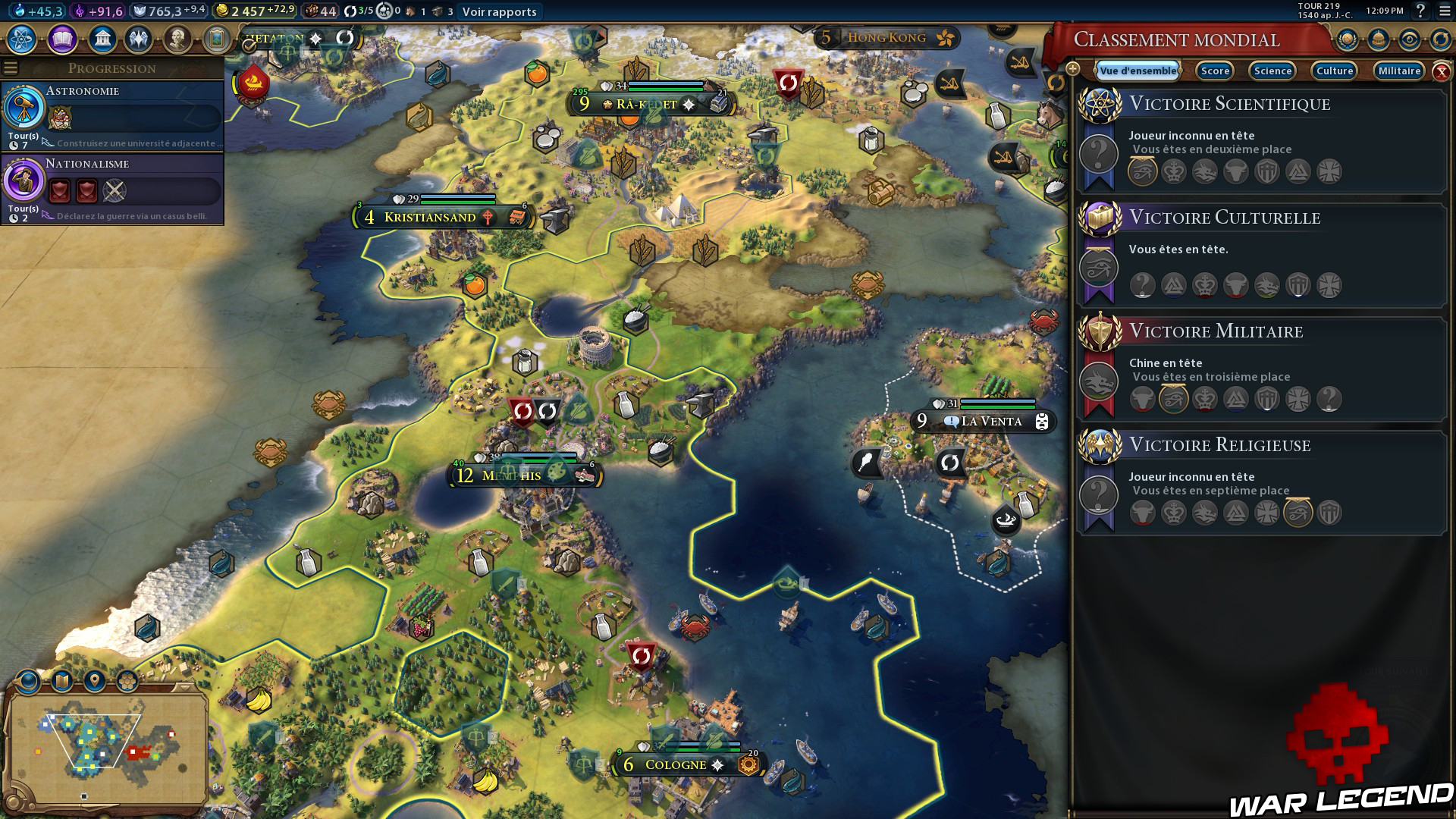Open the Militaire ranking tab
Viewport: 1456px width, 819px height.
(1398, 71)
